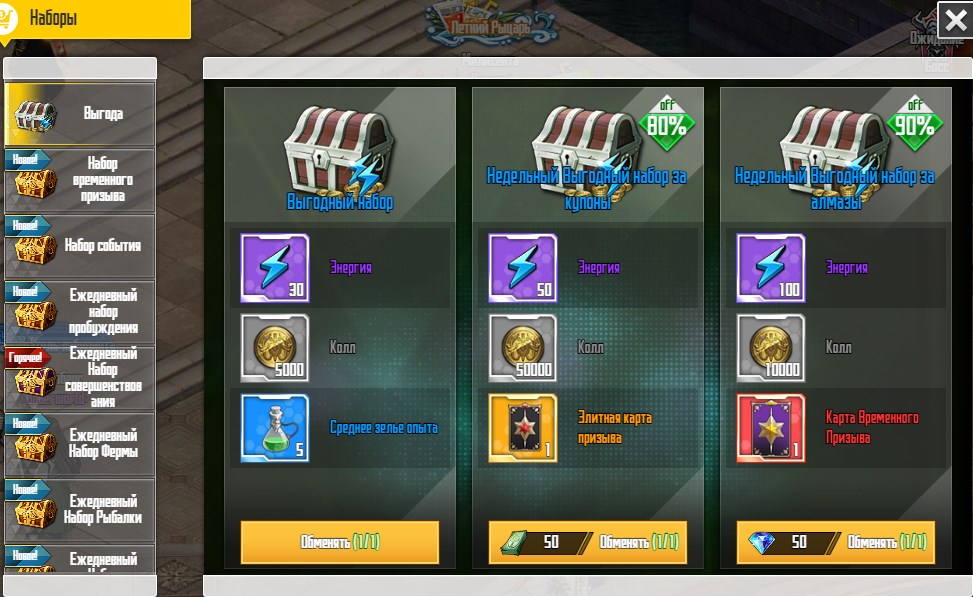Inspect the 30 Энергия item icon

tap(275, 268)
